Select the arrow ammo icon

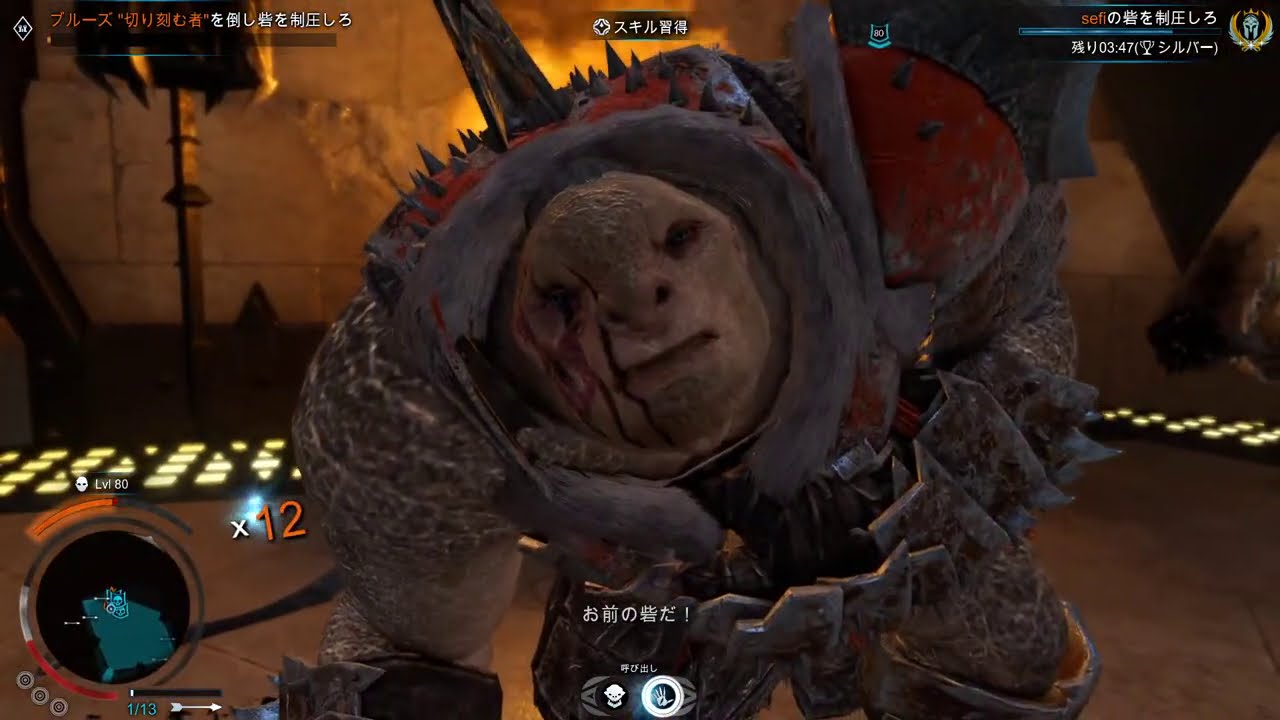[196, 707]
